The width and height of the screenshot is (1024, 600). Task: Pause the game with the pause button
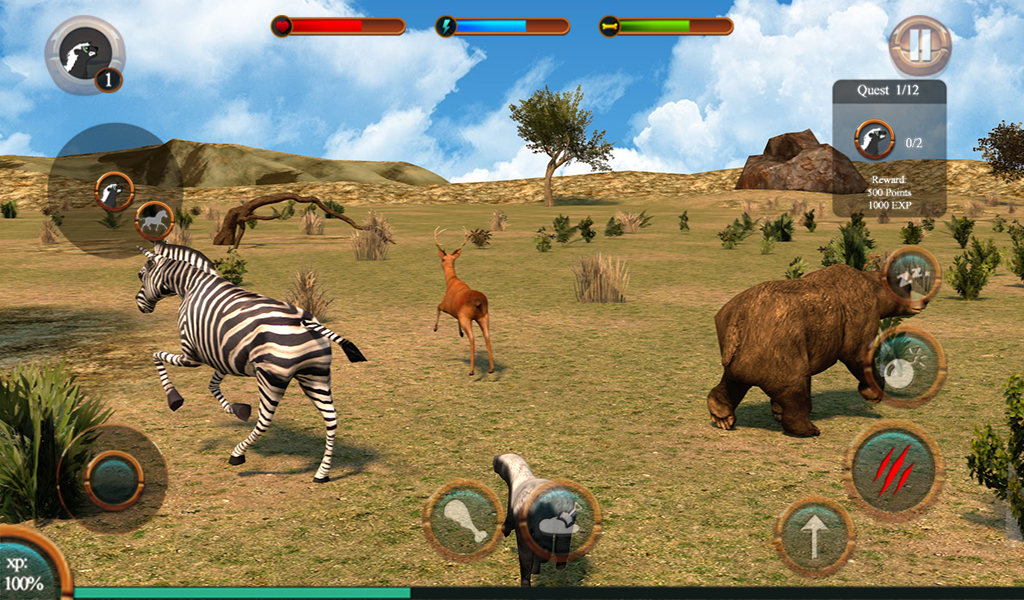920,45
